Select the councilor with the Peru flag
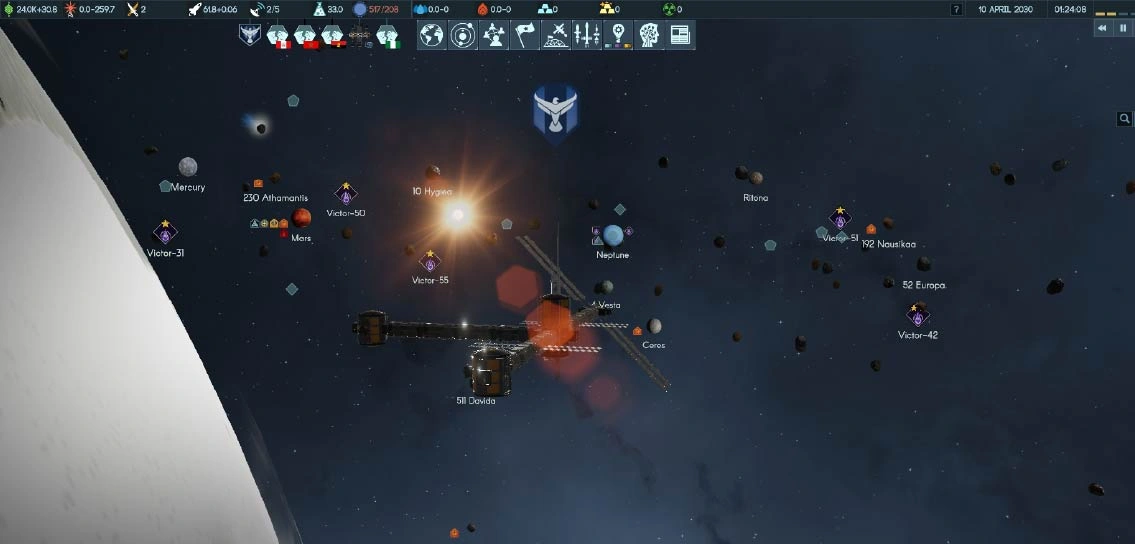 tap(277, 36)
